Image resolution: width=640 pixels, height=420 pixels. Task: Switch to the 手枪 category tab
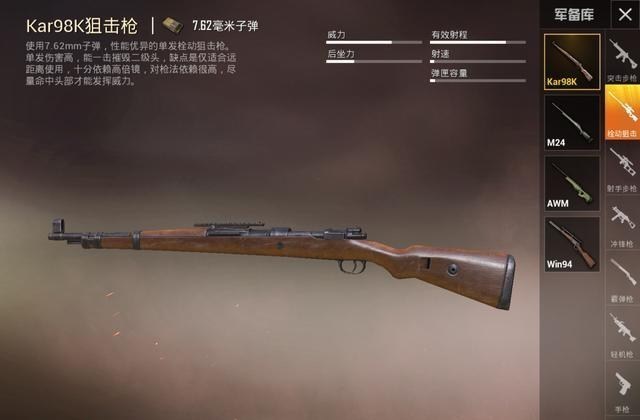622,389
